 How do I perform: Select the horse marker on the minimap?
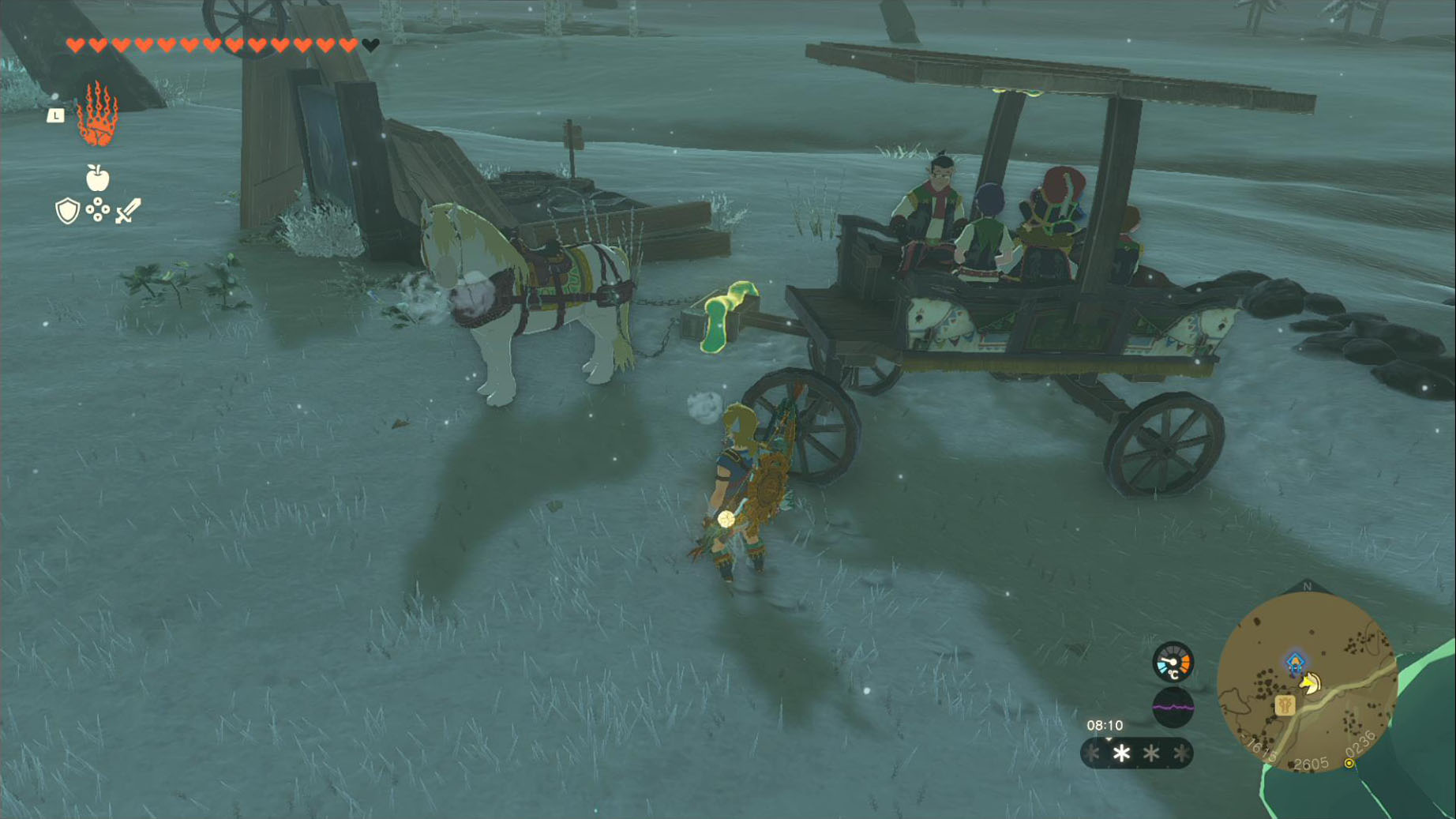pyautogui.click(x=1311, y=682)
